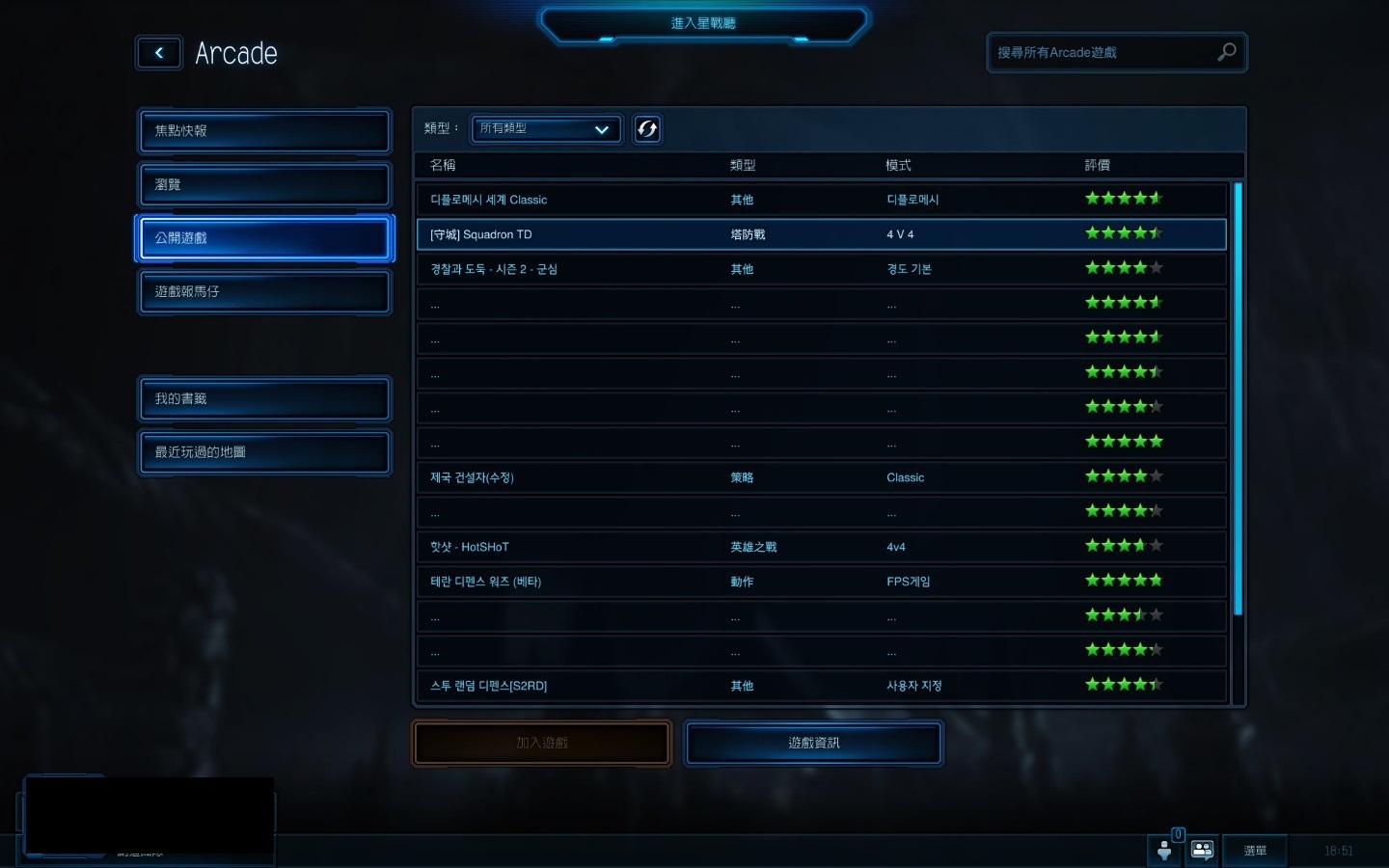
Task: Expand the 所有類型 type dropdown
Action: tap(545, 128)
